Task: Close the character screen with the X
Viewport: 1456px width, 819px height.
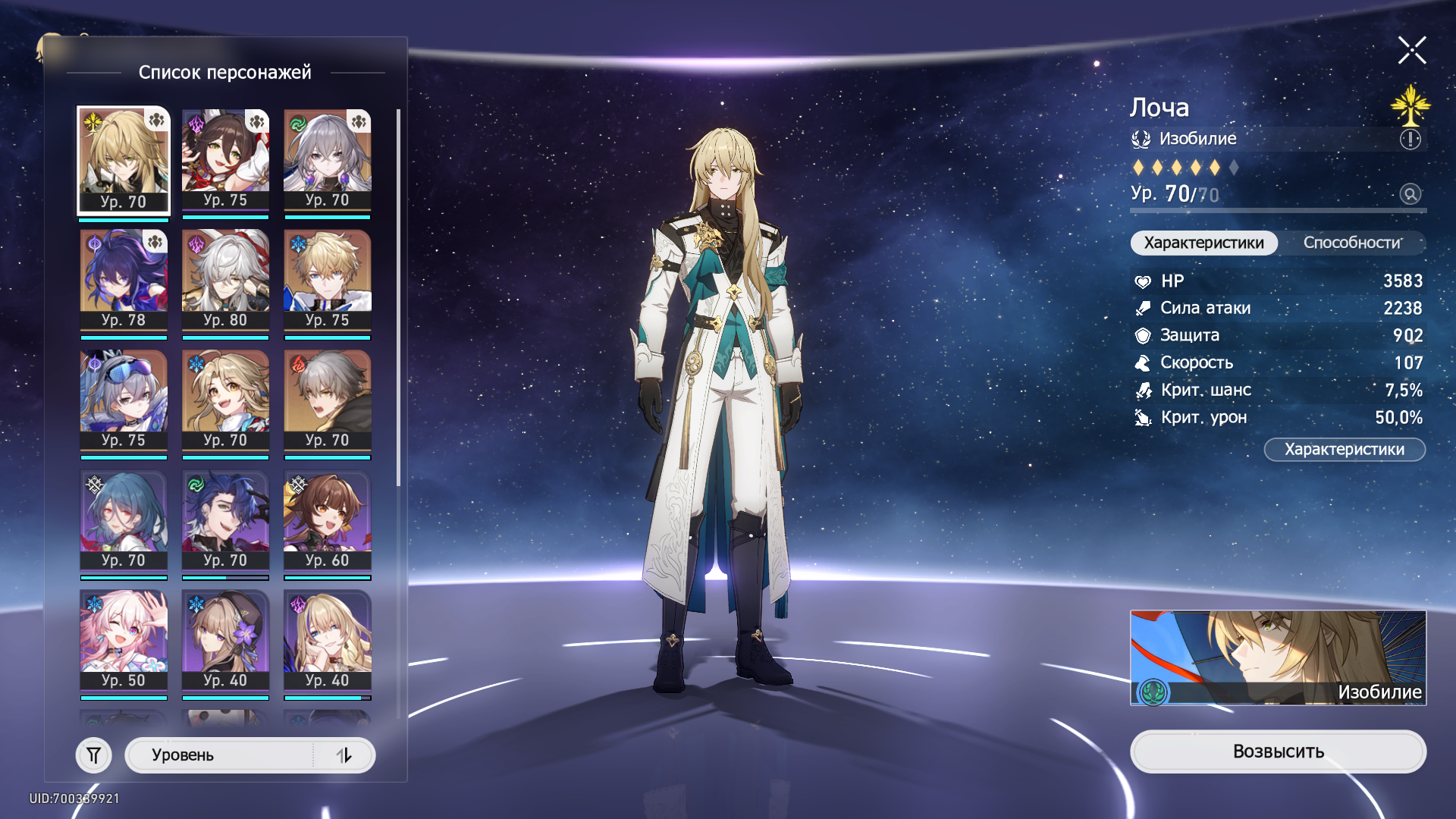Action: tap(1412, 51)
